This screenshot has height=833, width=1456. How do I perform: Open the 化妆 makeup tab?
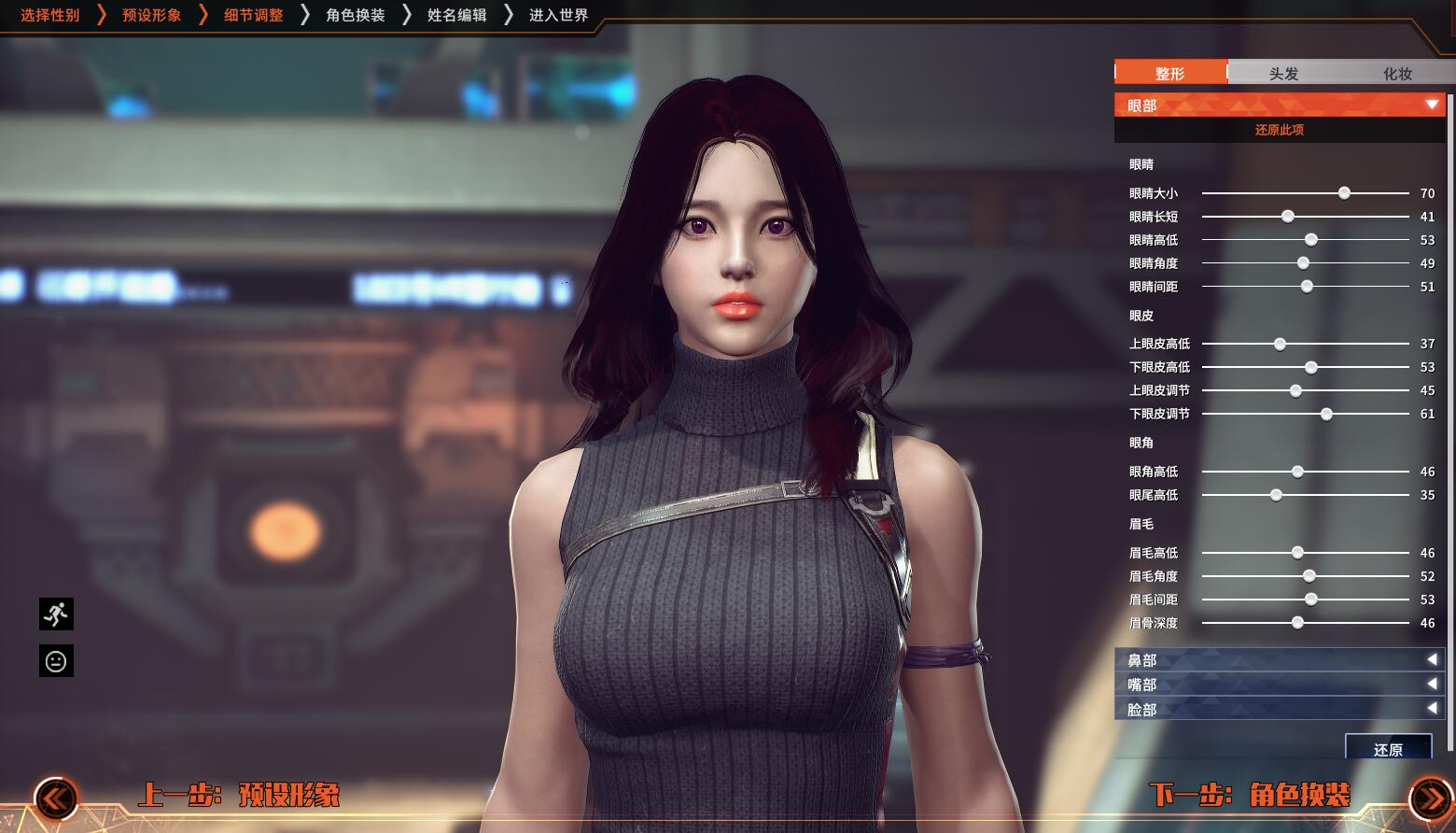click(x=1397, y=73)
